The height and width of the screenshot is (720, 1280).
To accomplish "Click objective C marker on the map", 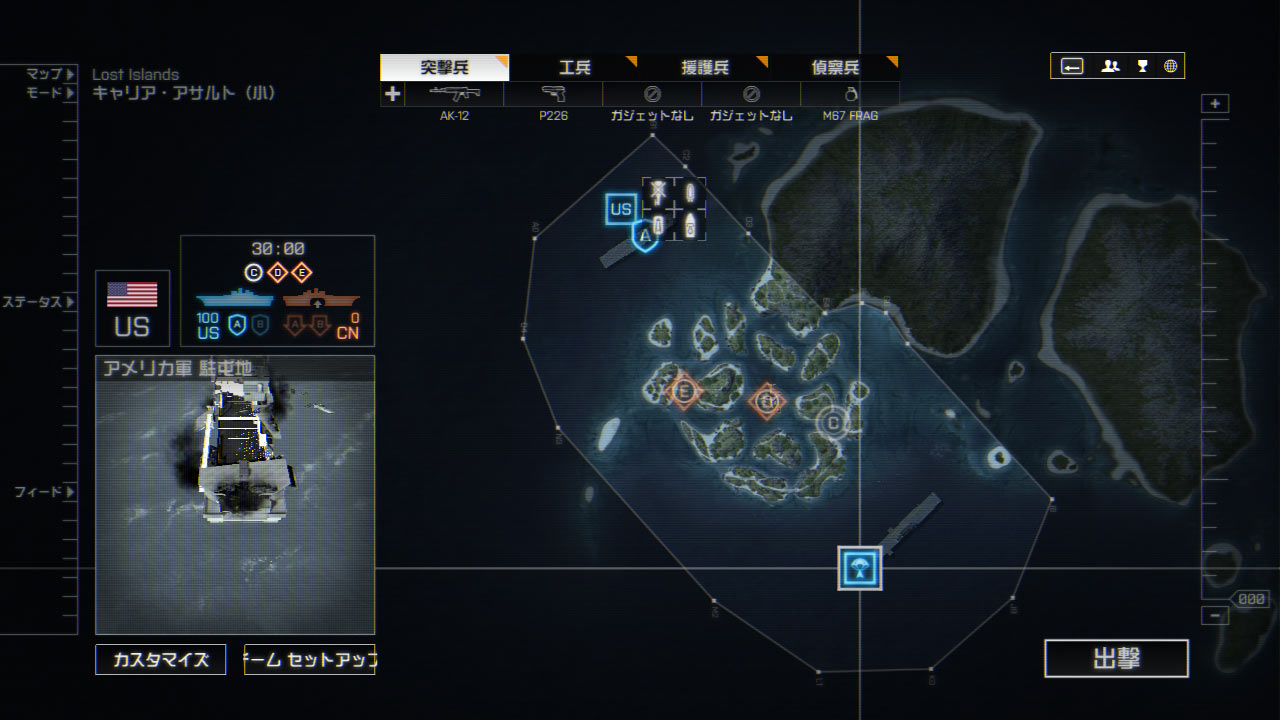I will click(x=832, y=422).
